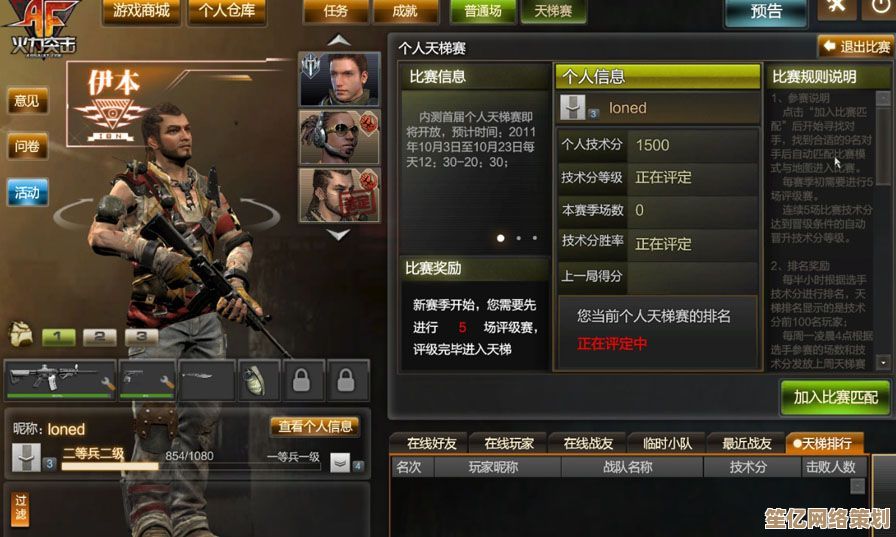Open the 成就 achievements menu
Screen dimensions: 896x537
(x=405, y=12)
